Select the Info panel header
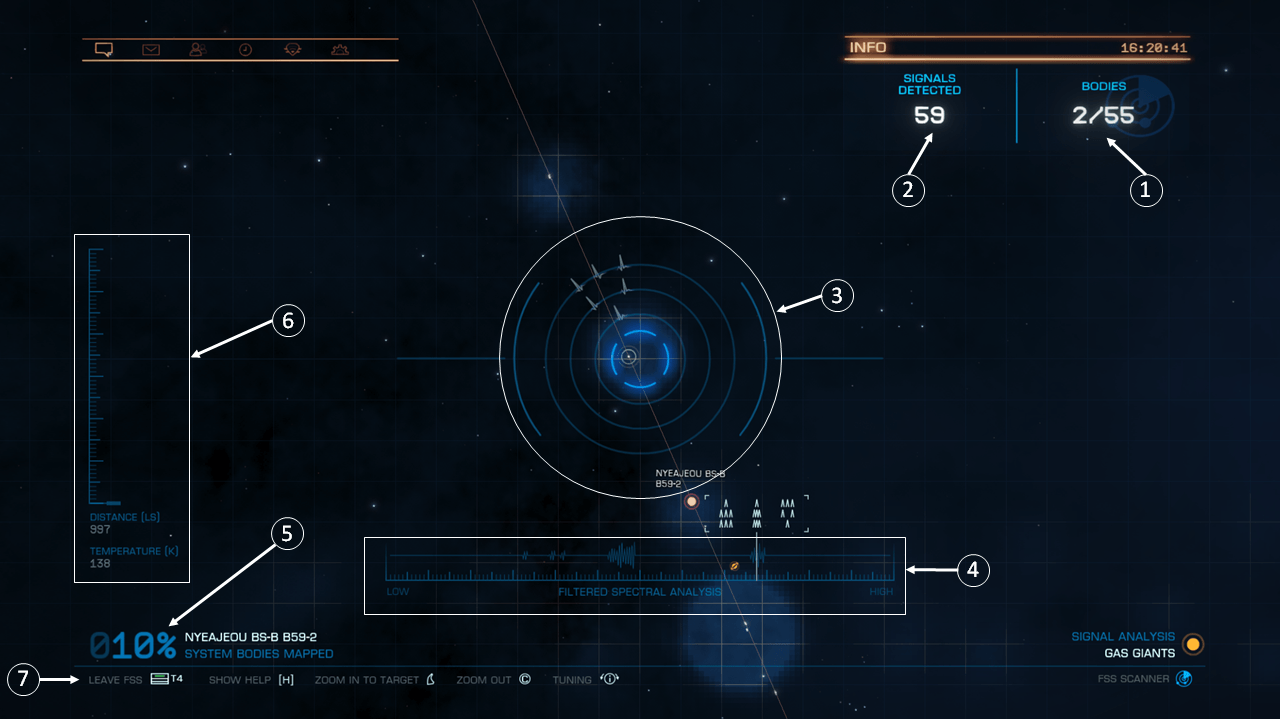Screen dimensions: 1280x720 pos(866,46)
